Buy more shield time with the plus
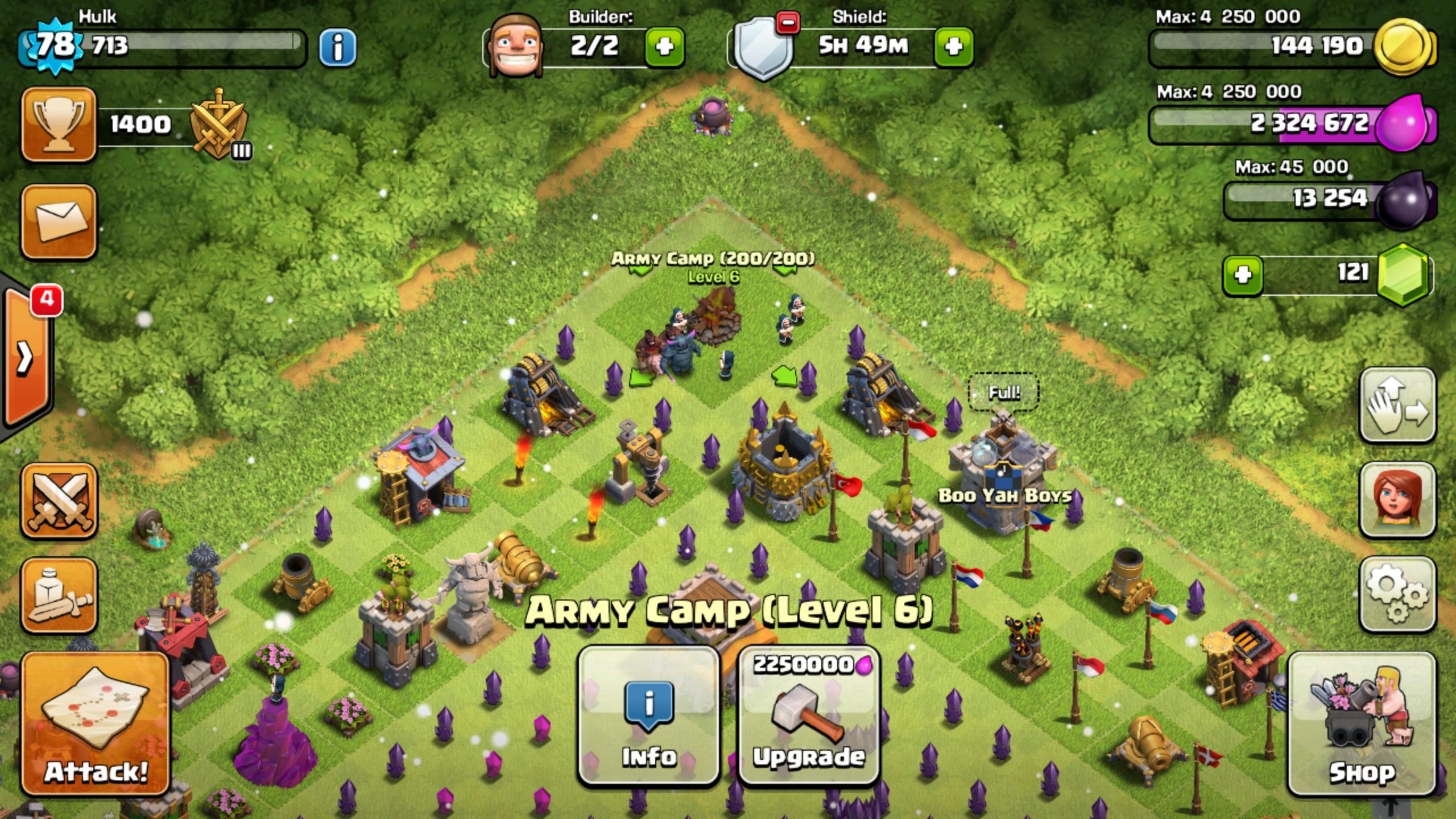 point(953,47)
